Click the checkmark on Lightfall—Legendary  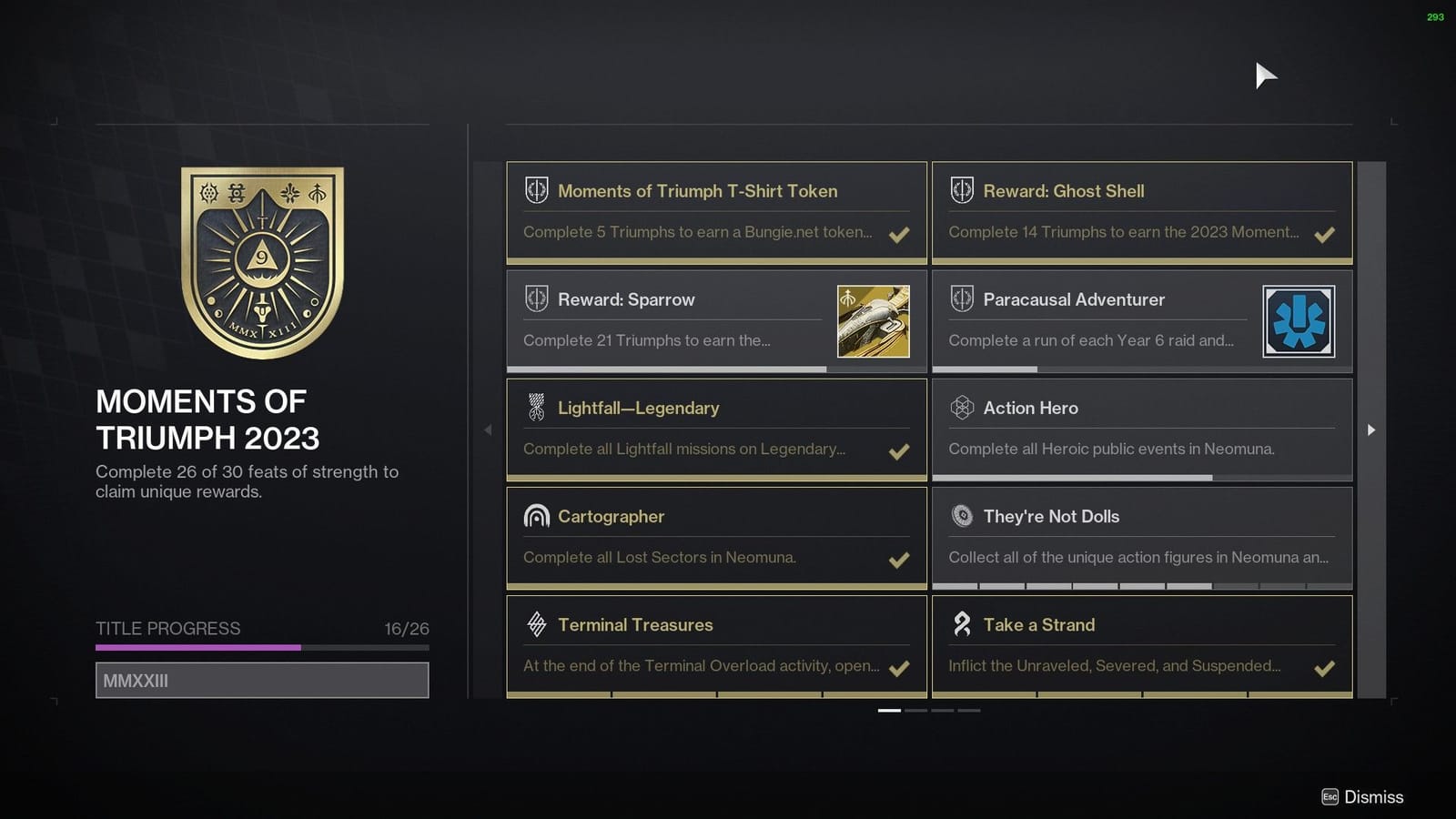click(x=899, y=451)
